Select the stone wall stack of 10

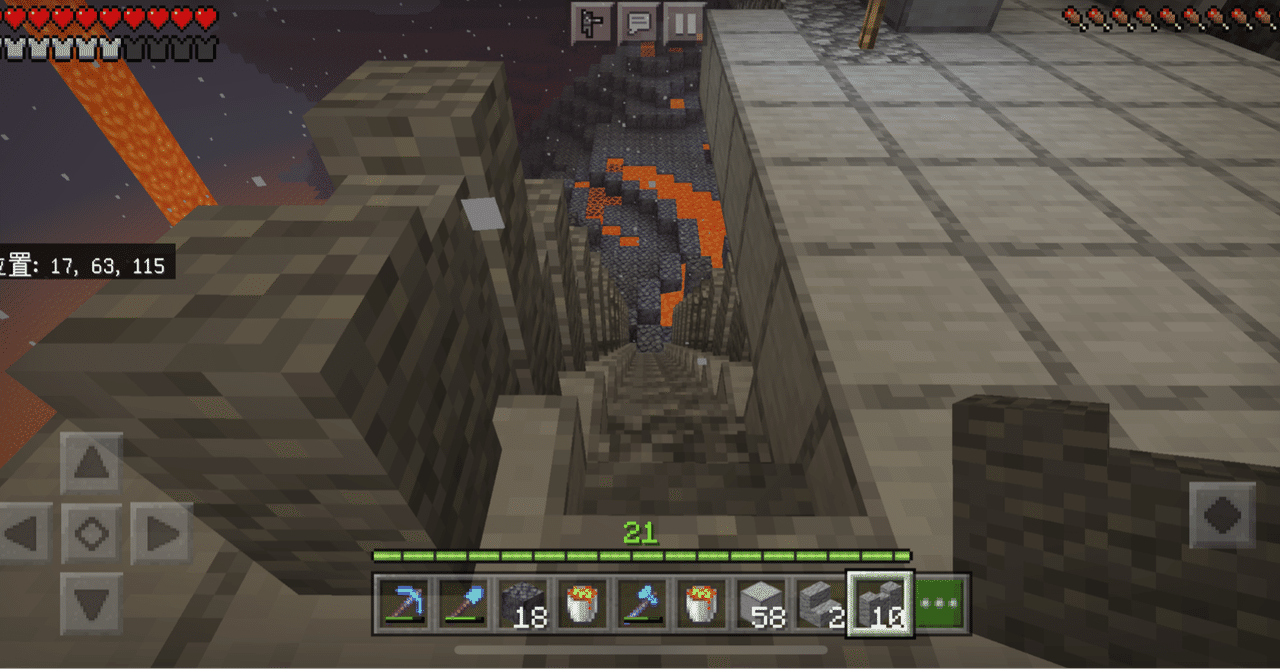pyautogui.click(x=879, y=604)
